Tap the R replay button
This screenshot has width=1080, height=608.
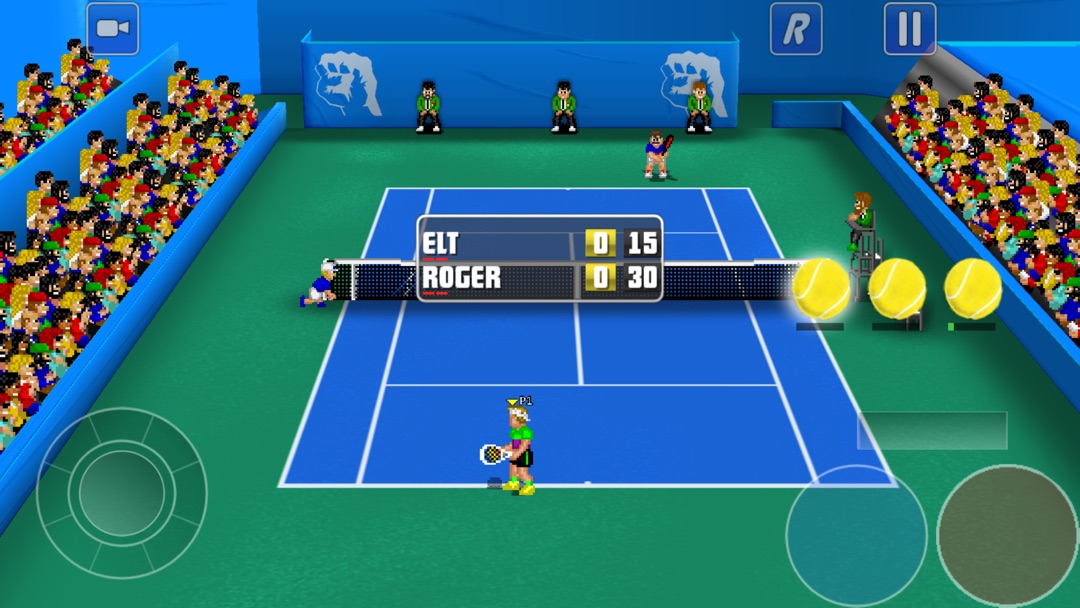point(796,29)
